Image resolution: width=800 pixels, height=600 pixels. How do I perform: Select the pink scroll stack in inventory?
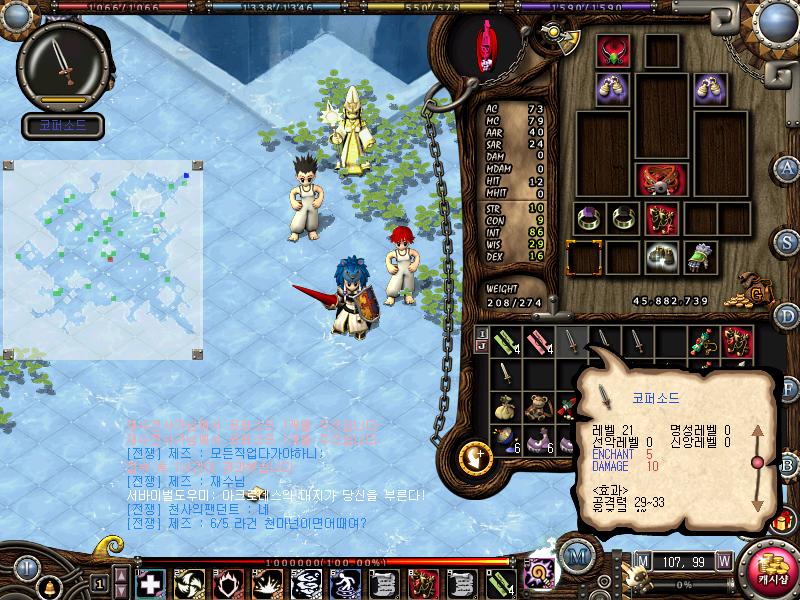(x=540, y=341)
